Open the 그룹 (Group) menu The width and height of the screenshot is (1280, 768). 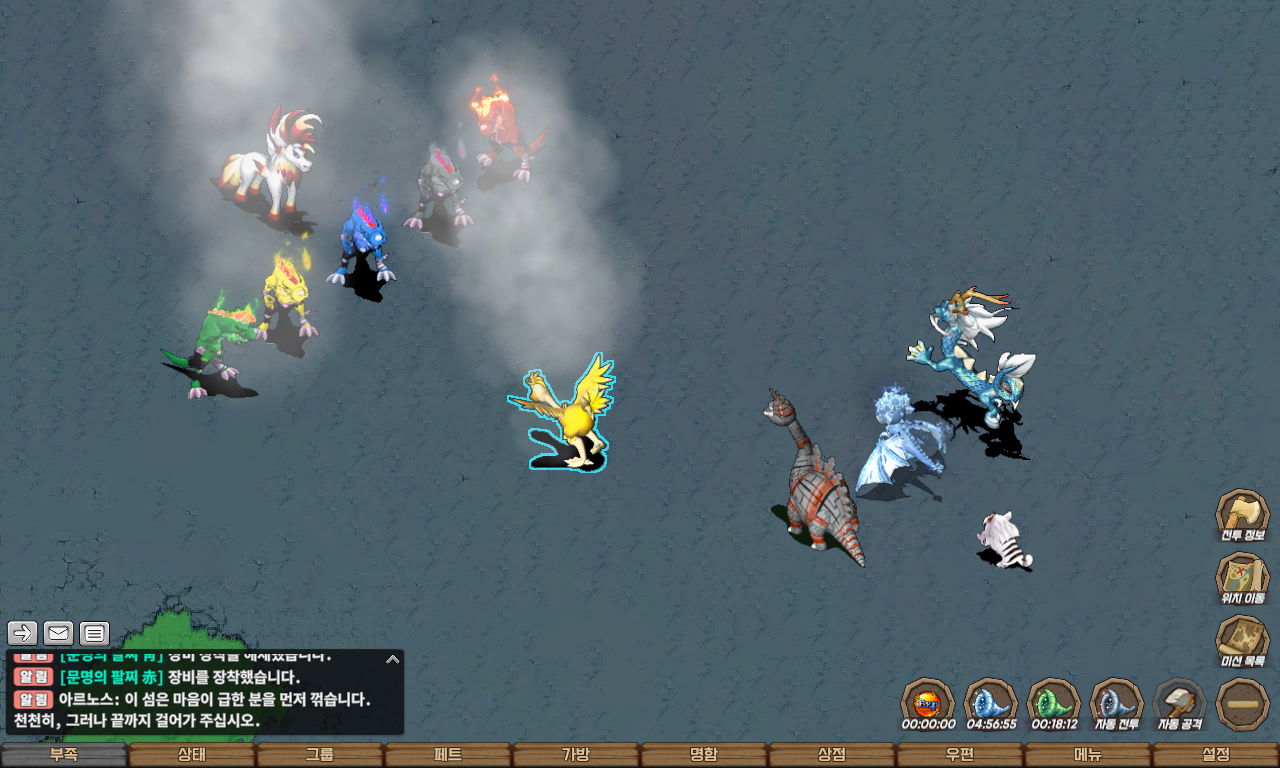pyautogui.click(x=319, y=755)
